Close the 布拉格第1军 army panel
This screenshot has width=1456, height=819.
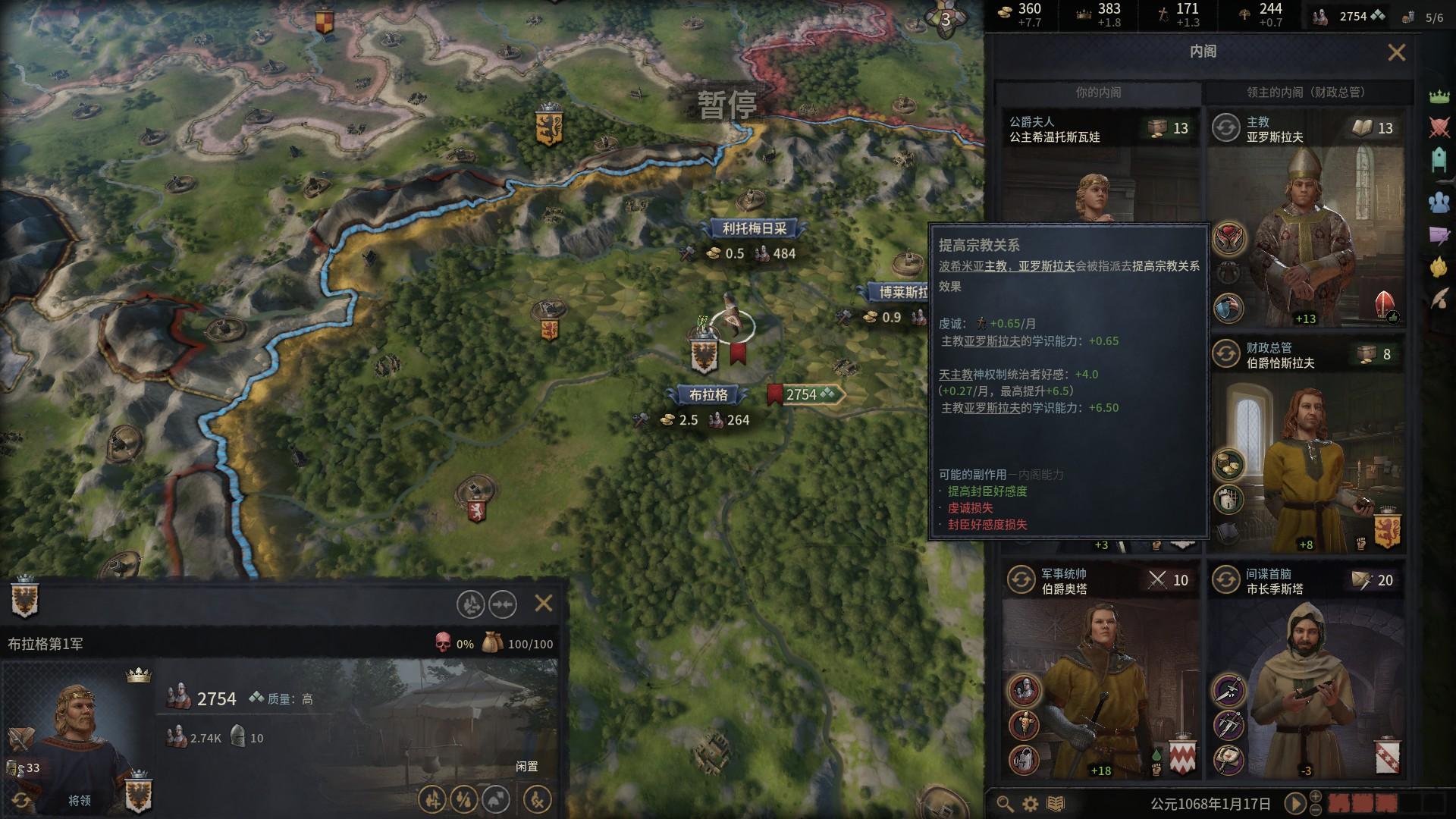point(544,604)
